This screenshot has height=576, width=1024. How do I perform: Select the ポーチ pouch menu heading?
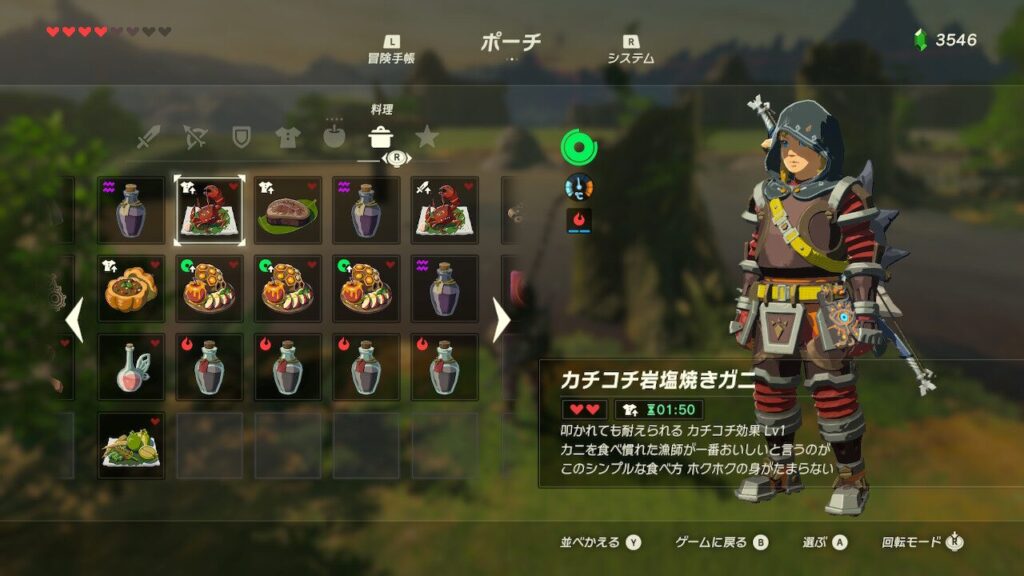511,42
